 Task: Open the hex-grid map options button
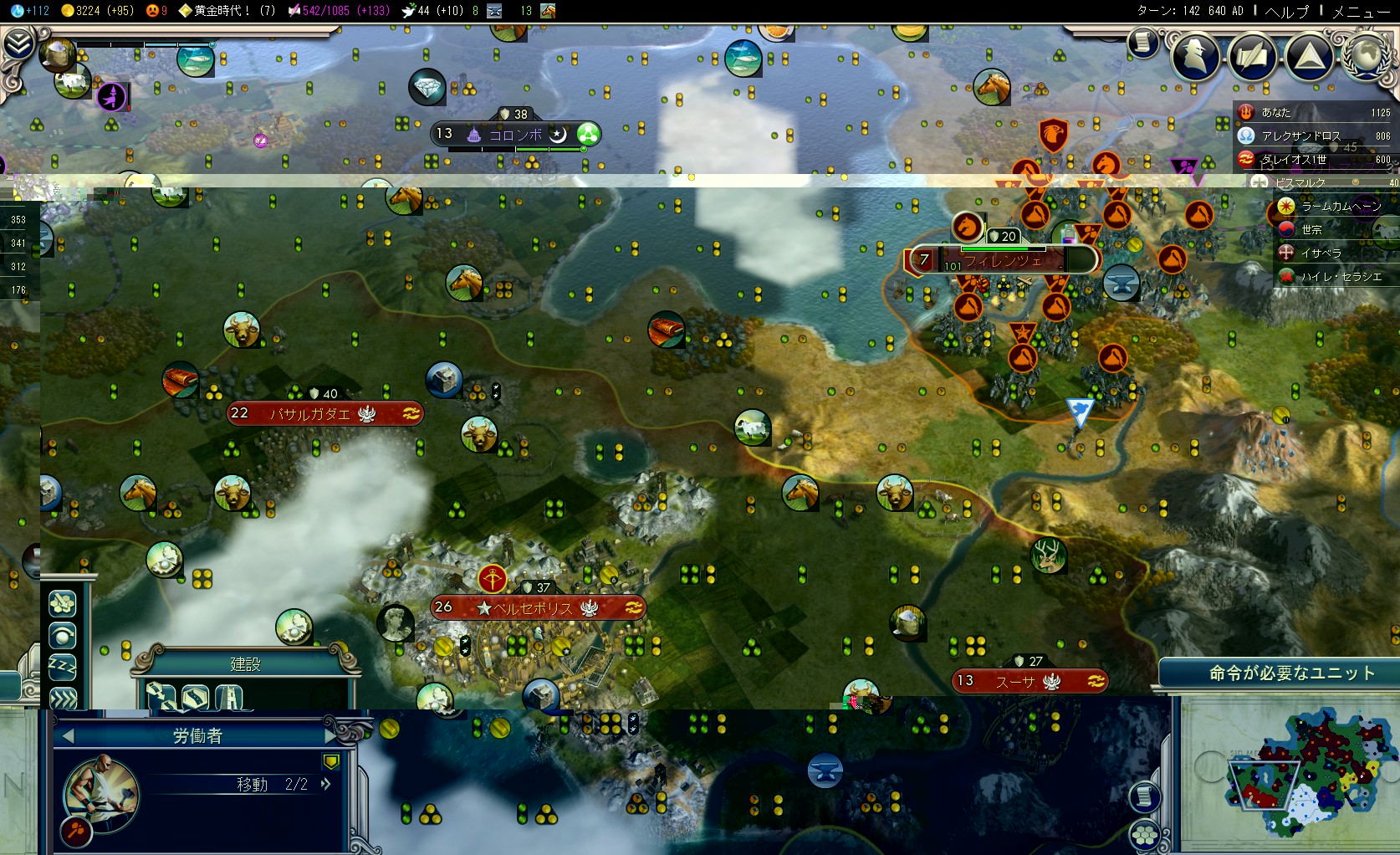coord(1144,835)
